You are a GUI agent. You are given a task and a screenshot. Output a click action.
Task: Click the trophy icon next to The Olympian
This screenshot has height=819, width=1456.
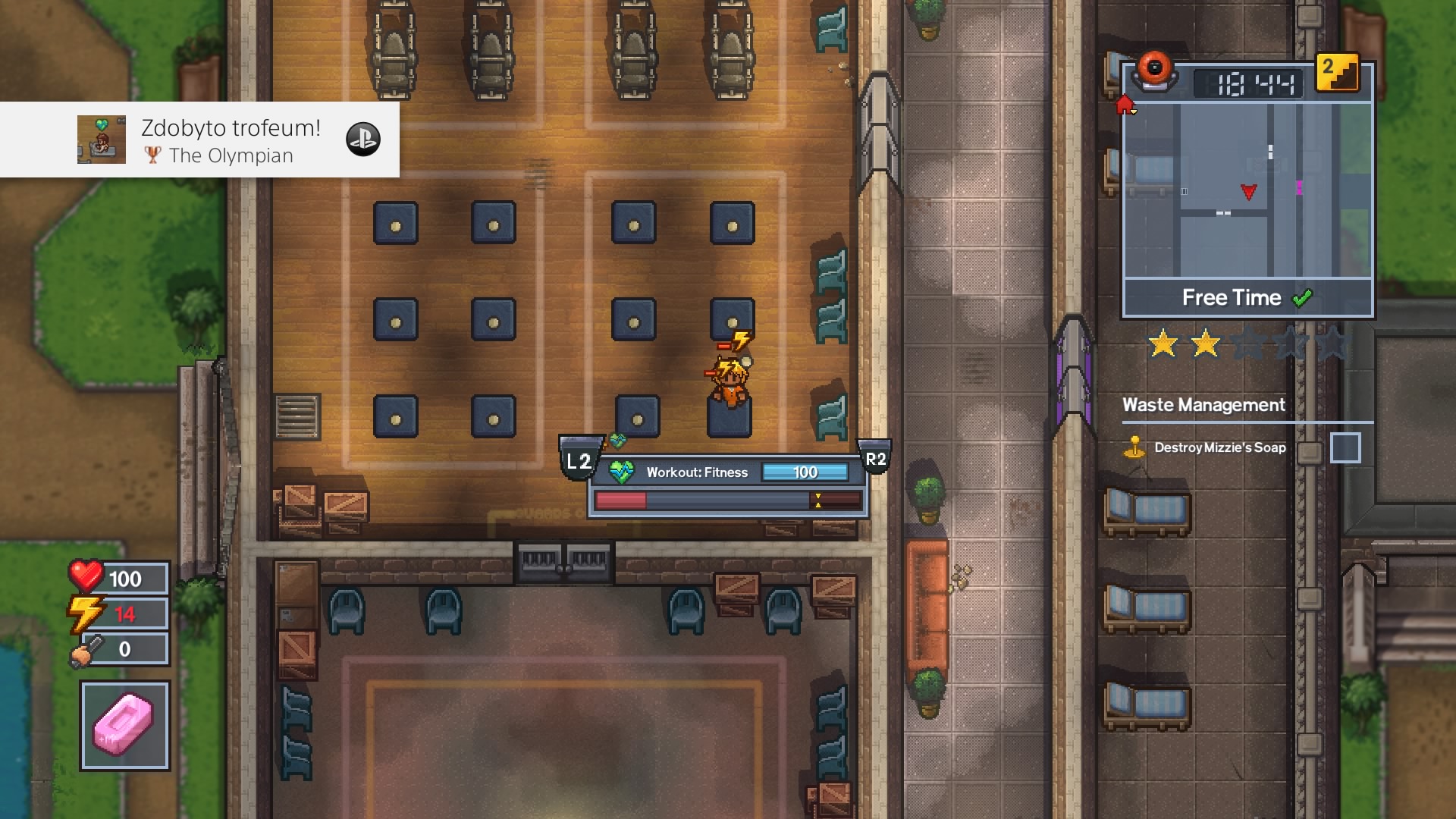[154, 156]
